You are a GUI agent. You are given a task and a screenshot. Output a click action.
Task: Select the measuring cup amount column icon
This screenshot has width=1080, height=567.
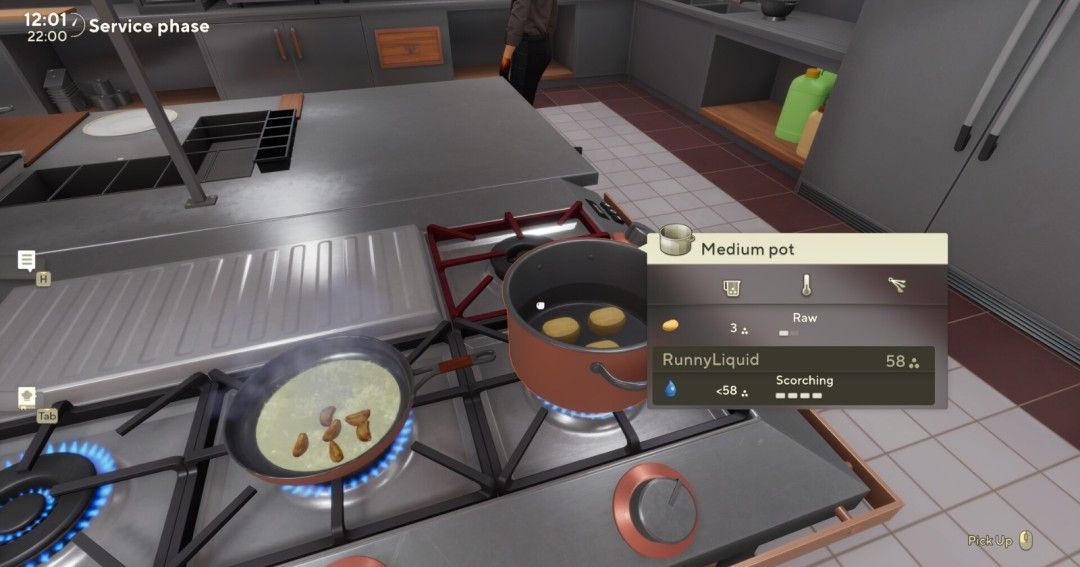tap(731, 287)
